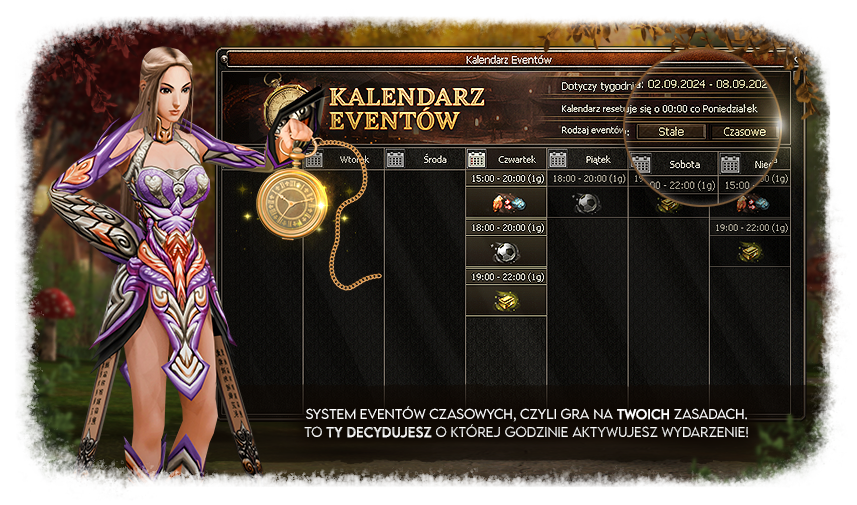Select Thursday's 18:00 - 20:00 football event
This screenshot has width=857, height=505.
pos(506,252)
